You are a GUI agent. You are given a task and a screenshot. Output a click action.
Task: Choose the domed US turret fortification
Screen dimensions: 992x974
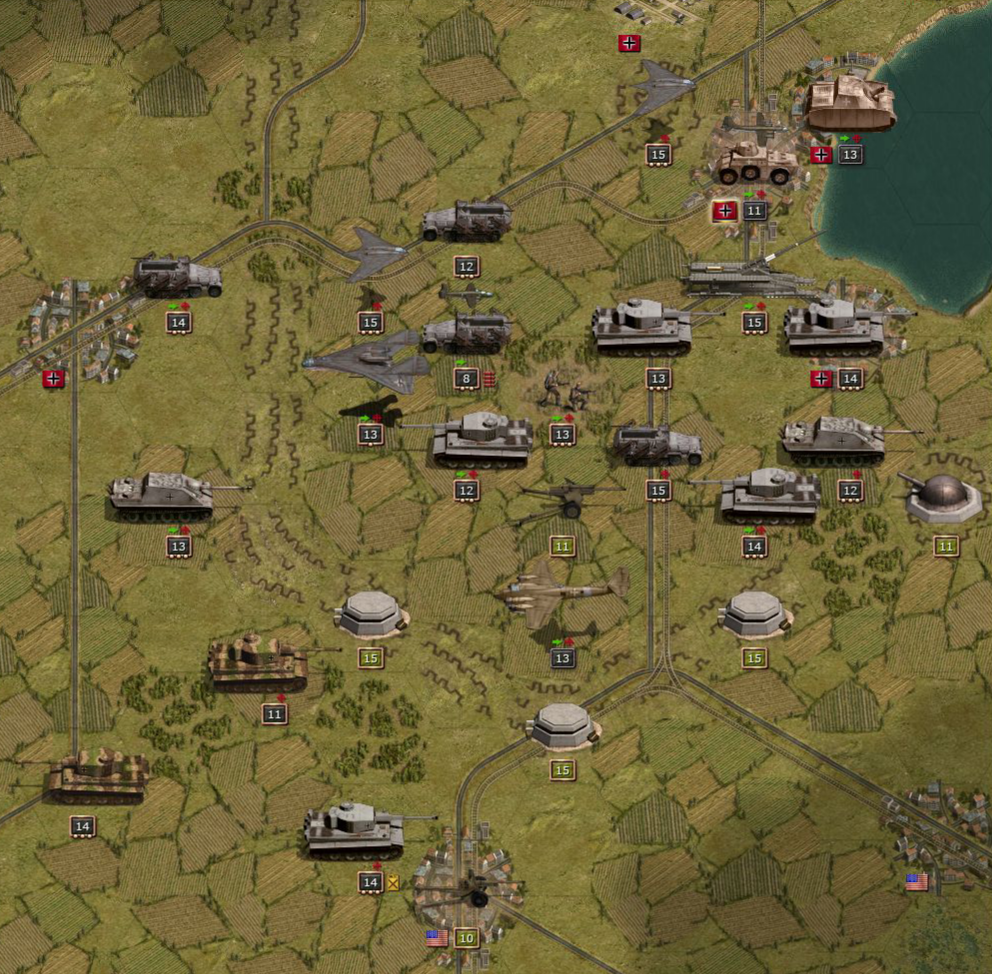[943, 495]
